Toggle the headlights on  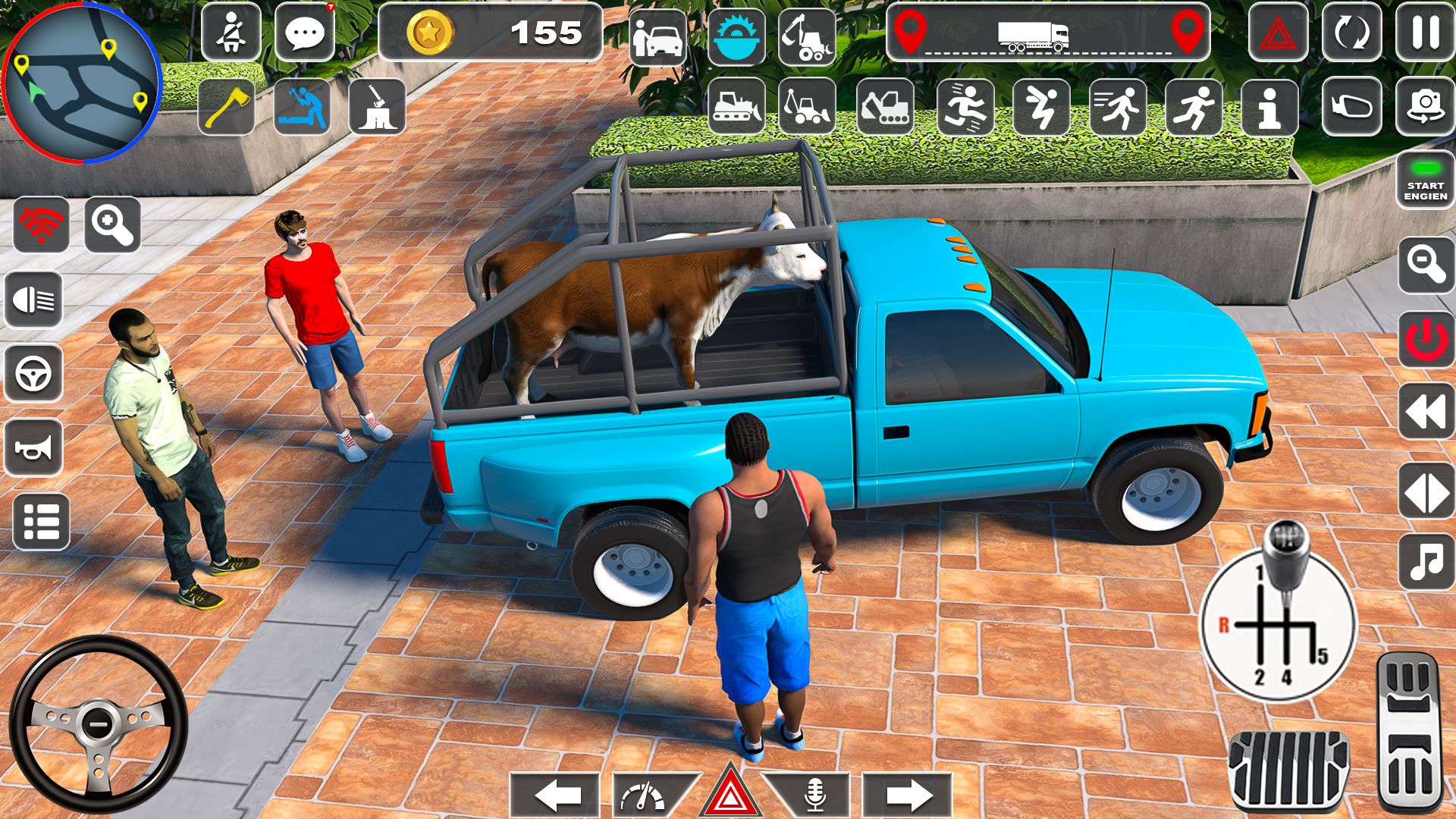pos(36,300)
